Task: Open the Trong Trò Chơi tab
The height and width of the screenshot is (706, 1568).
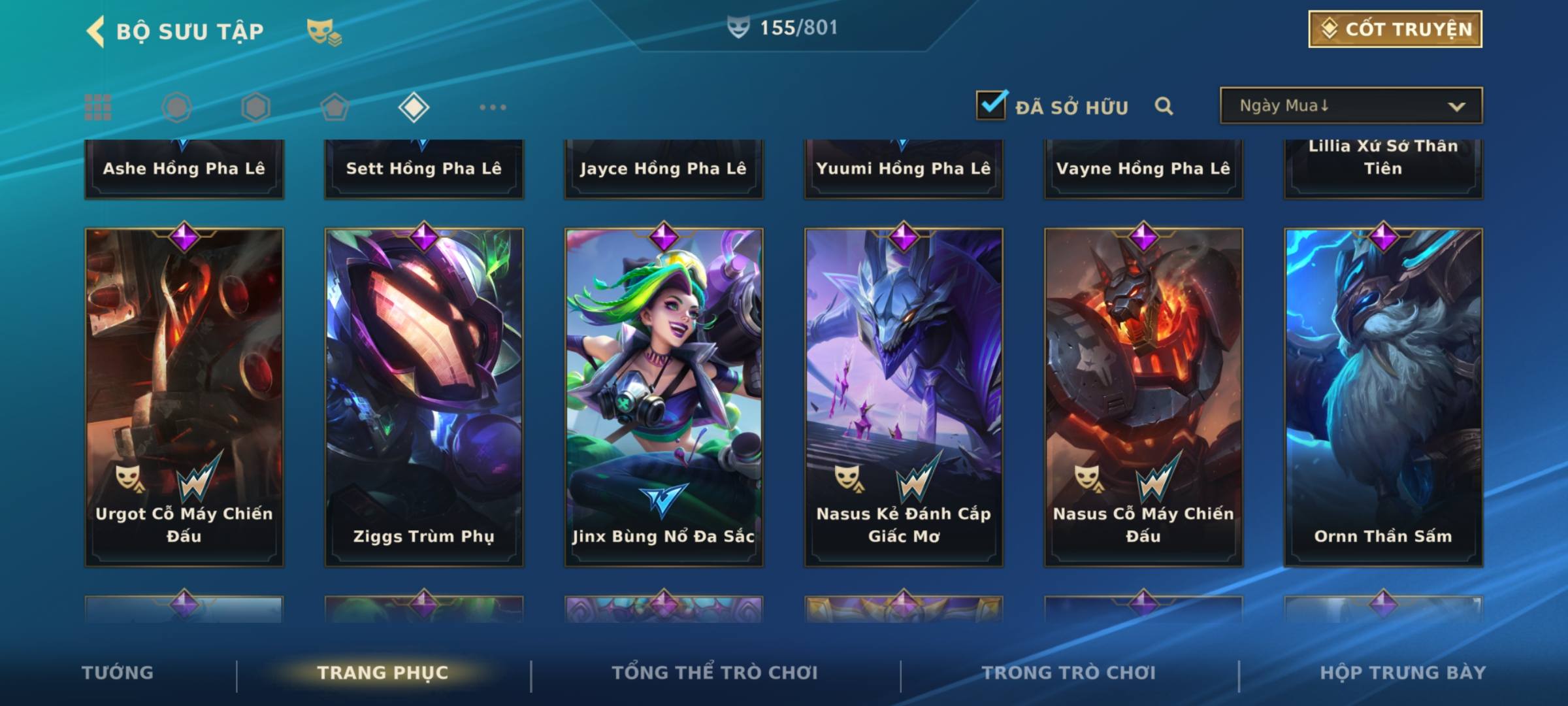Action: 1069,673
